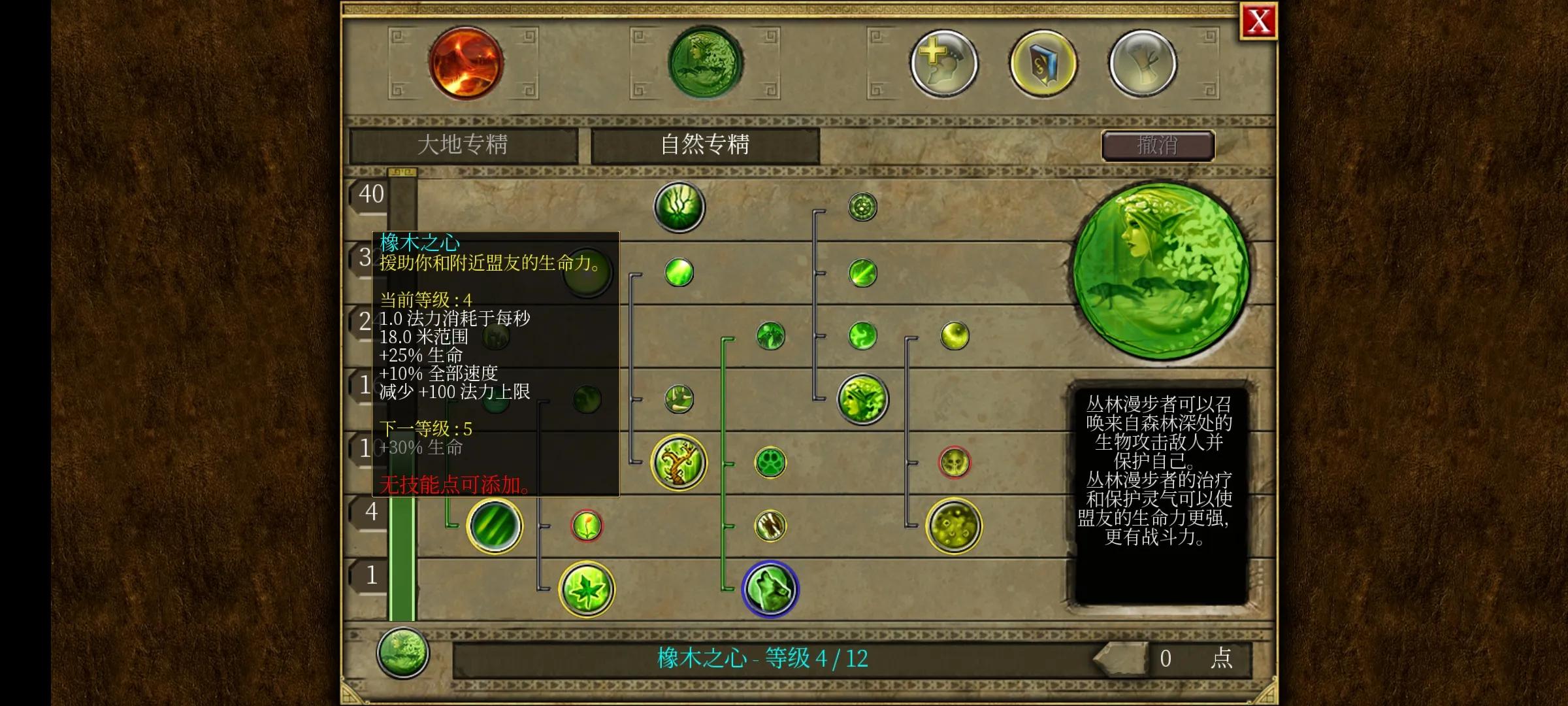Click the parchment scroll icon at top right
Viewport: 1568px width, 706px height.
pos(1143,62)
